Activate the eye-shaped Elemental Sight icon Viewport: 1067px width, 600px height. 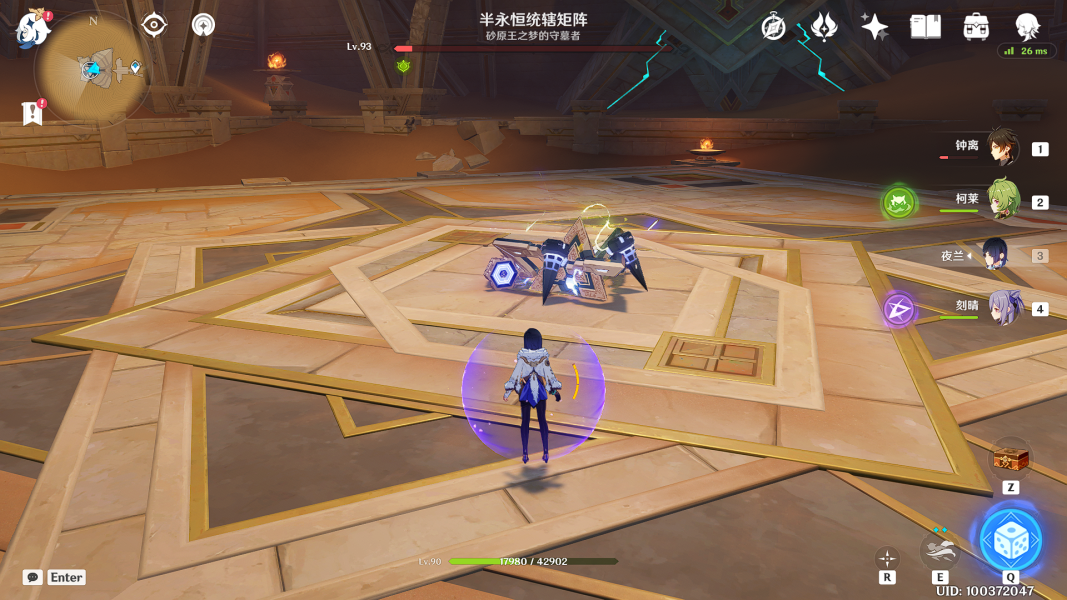click(154, 25)
